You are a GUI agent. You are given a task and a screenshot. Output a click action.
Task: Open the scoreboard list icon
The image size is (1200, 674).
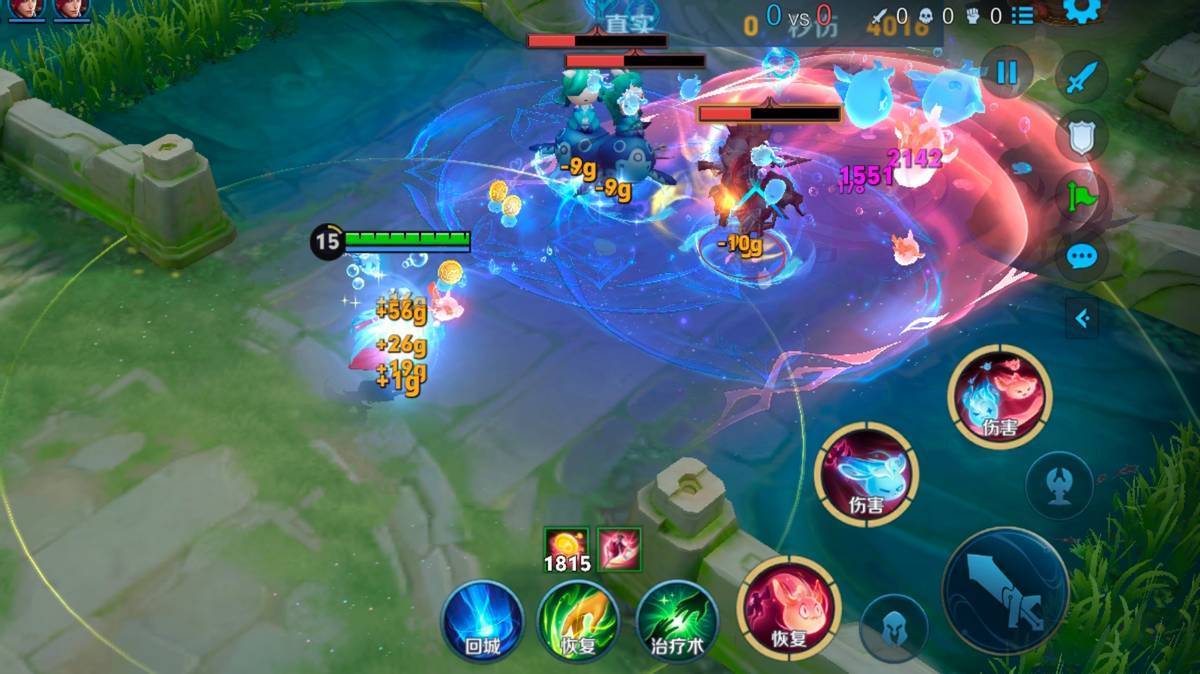coord(1021,16)
